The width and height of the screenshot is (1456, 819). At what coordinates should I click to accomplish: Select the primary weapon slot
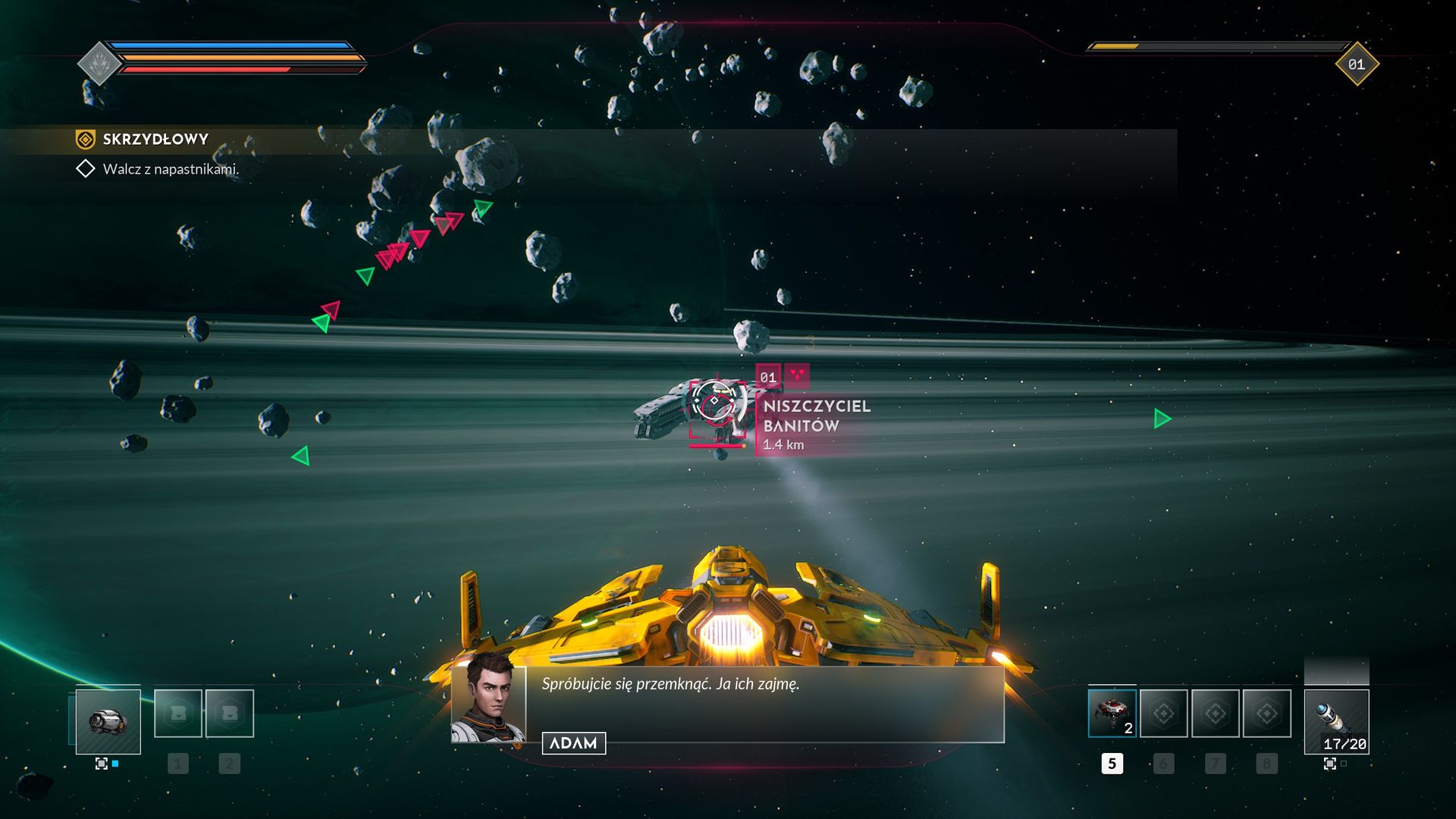(x=108, y=721)
